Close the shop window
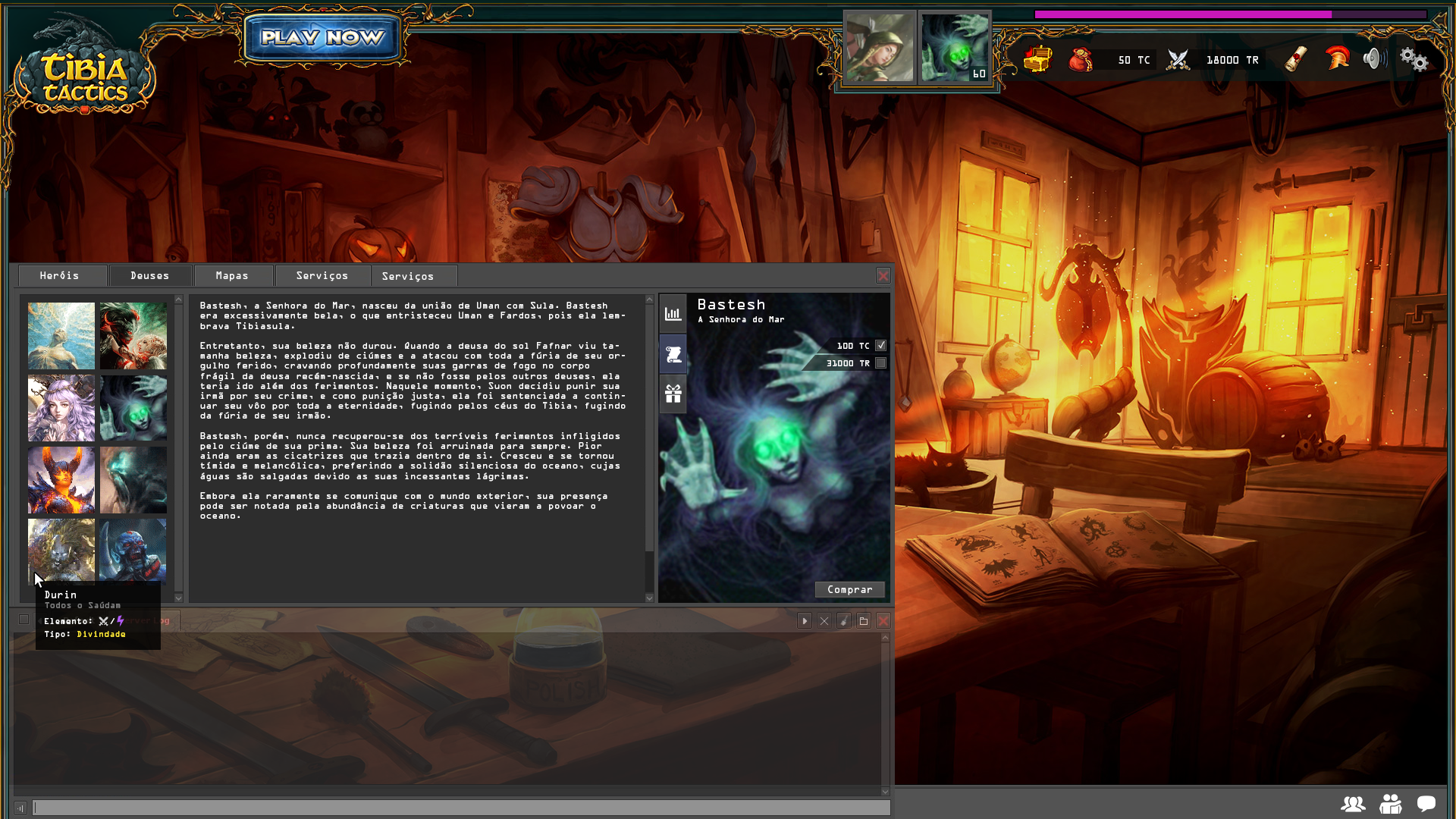 [x=883, y=276]
